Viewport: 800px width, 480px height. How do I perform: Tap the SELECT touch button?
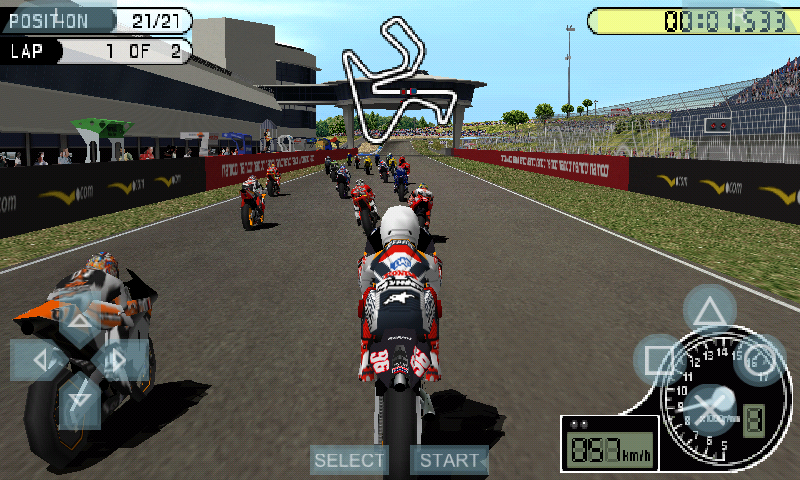(x=349, y=460)
